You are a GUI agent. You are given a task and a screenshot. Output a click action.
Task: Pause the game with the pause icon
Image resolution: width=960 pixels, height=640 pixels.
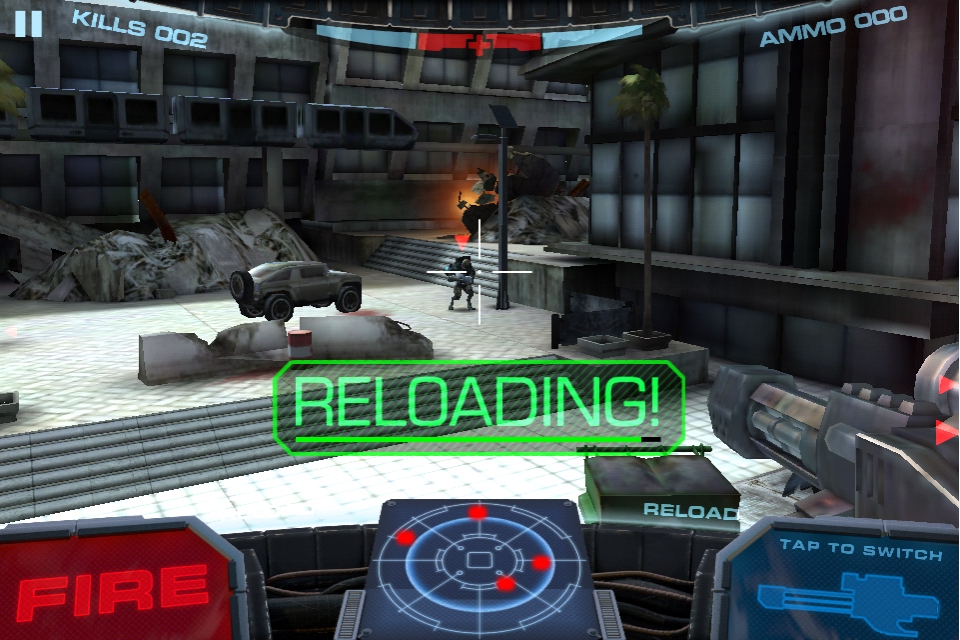coord(29,23)
